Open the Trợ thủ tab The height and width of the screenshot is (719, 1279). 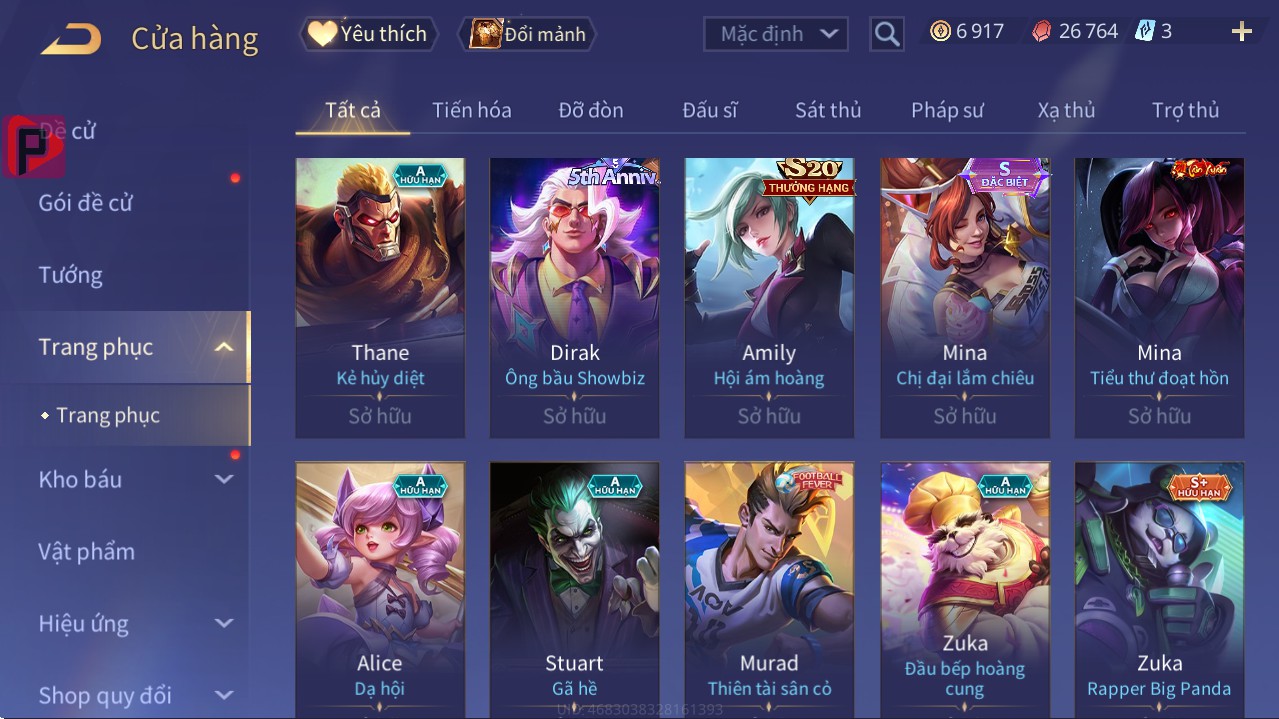(1185, 110)
